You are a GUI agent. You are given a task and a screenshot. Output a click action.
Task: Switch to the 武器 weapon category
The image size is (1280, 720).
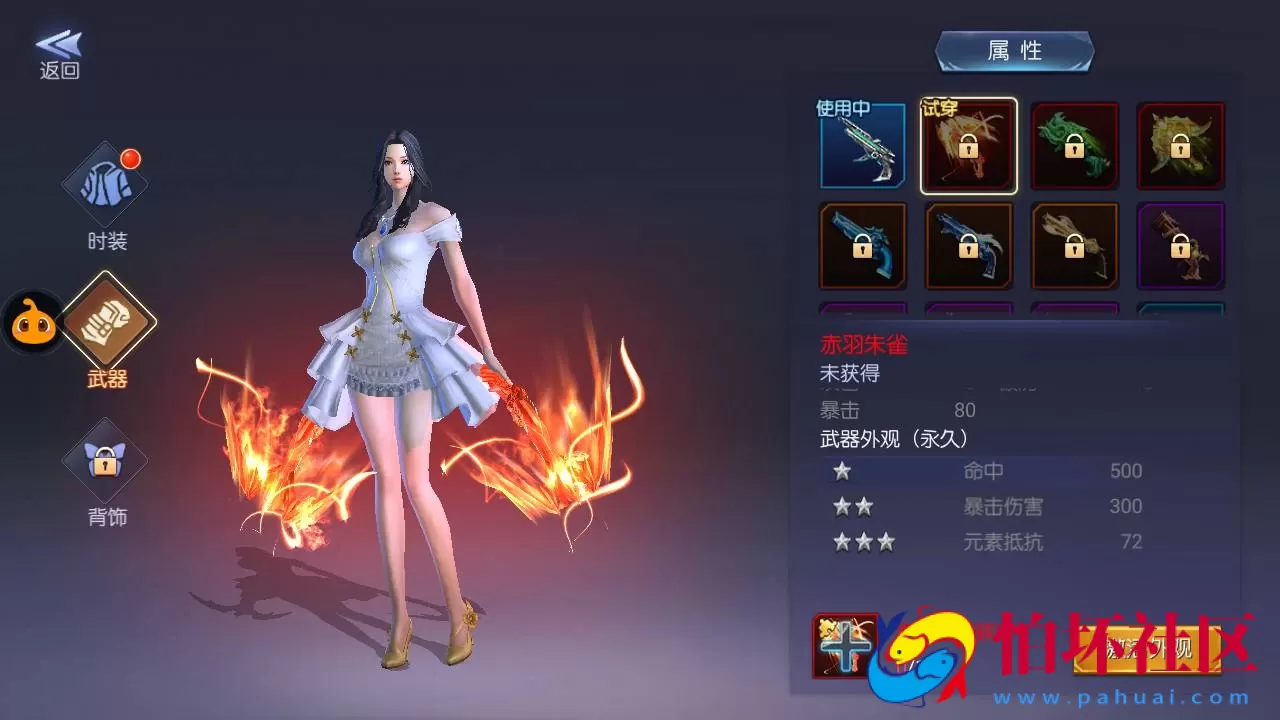[x=106, y=330]
